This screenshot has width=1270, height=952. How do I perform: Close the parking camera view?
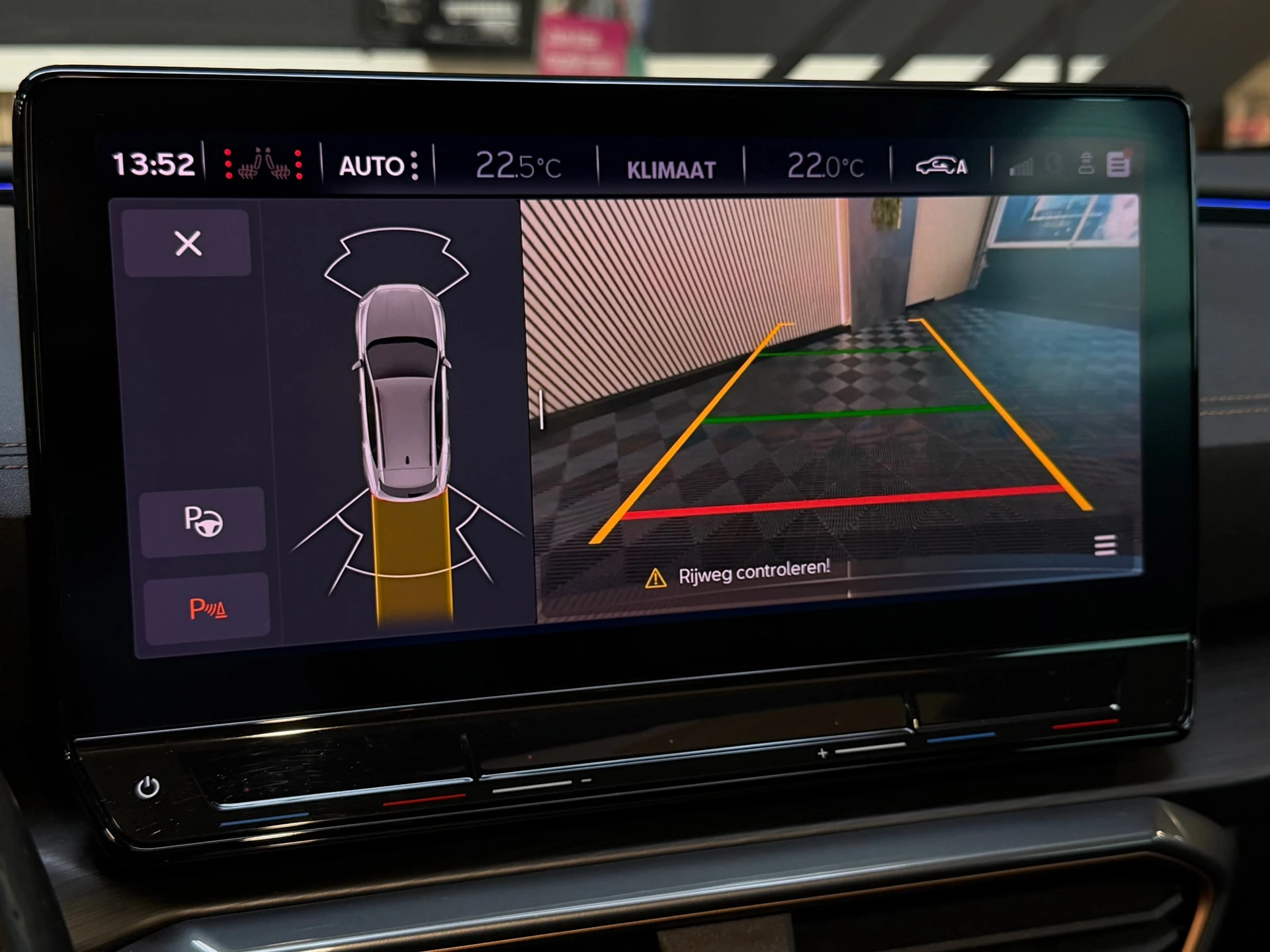click(187, 245)
